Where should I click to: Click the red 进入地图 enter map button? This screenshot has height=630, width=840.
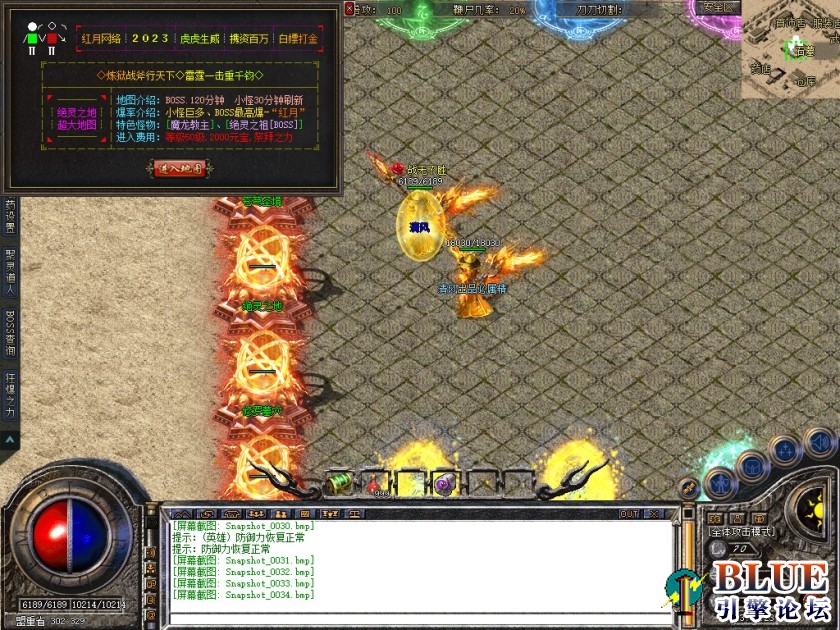[x=180, y=168]
